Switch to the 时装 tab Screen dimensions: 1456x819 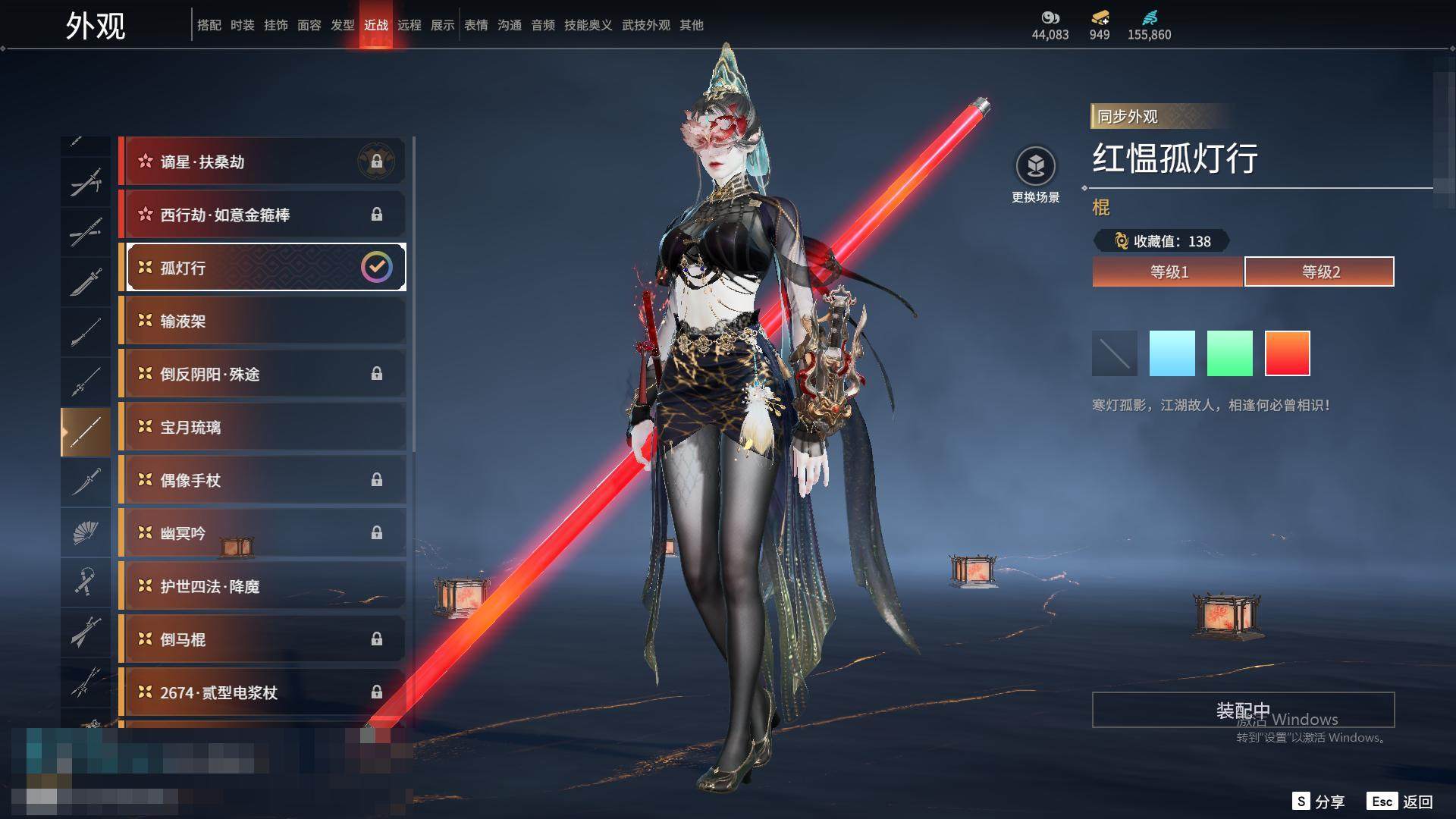coord(242,25)
